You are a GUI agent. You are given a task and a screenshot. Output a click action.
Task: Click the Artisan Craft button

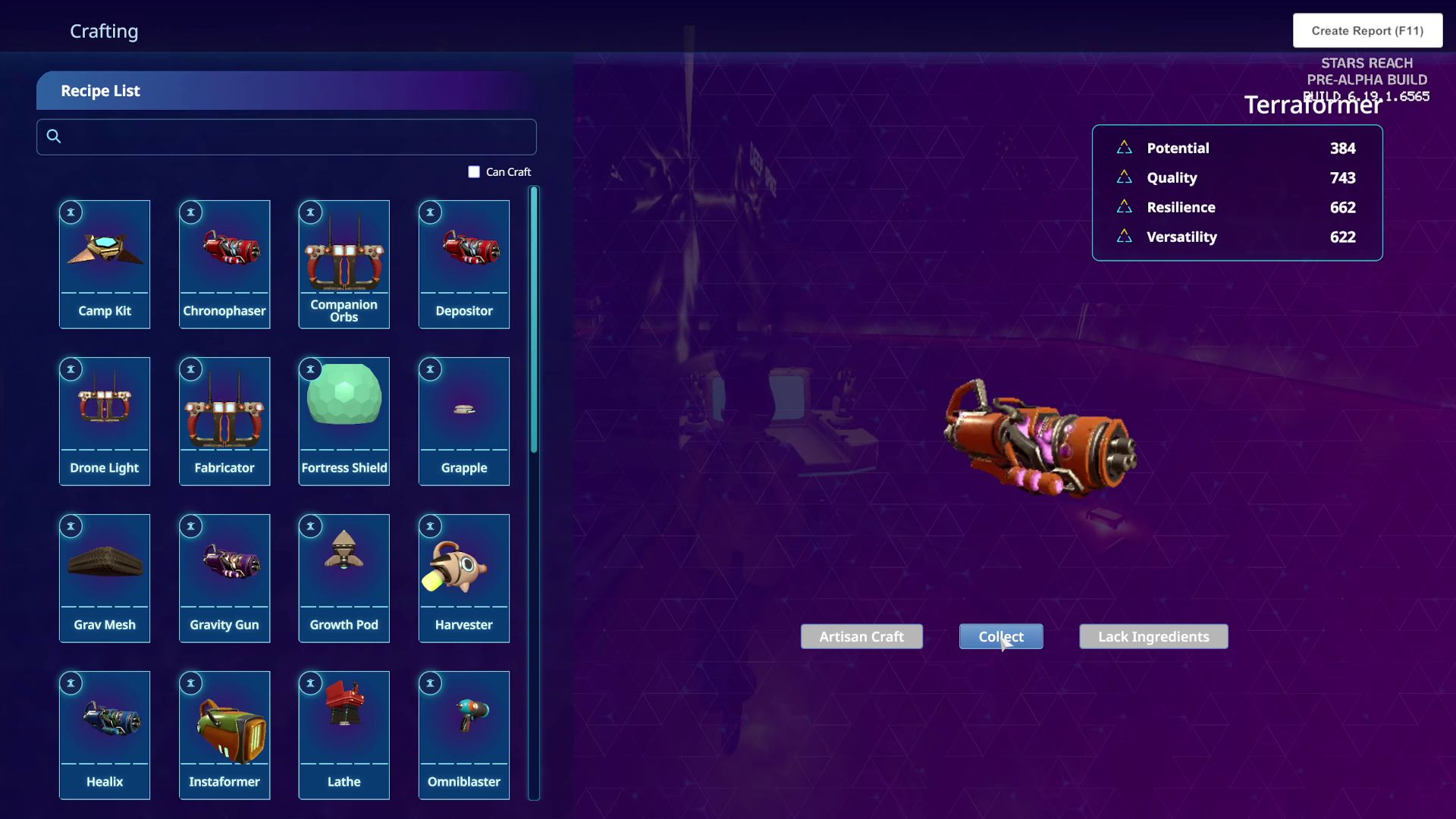tap(861, 637)
